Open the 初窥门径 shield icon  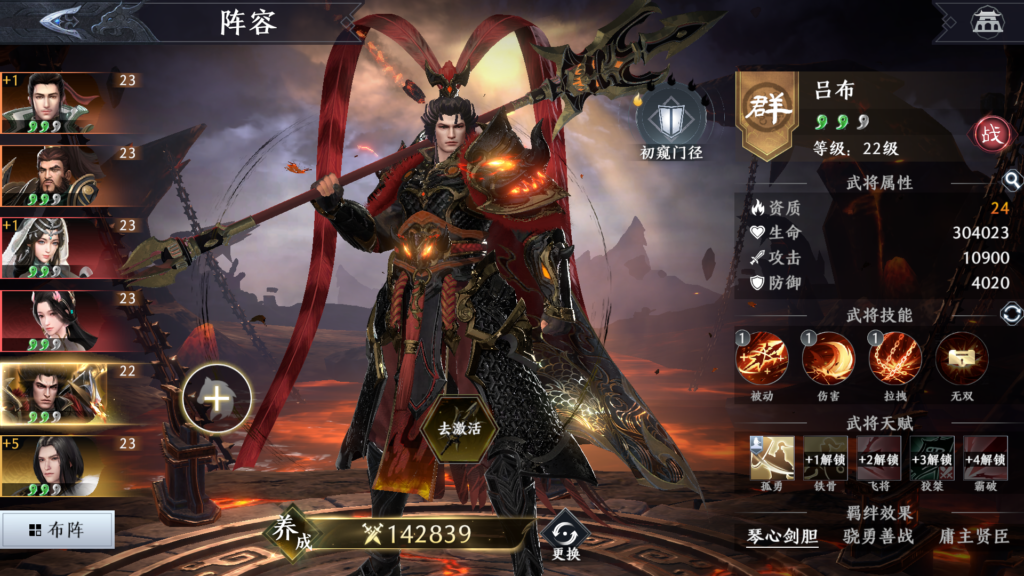coord(669,122)
